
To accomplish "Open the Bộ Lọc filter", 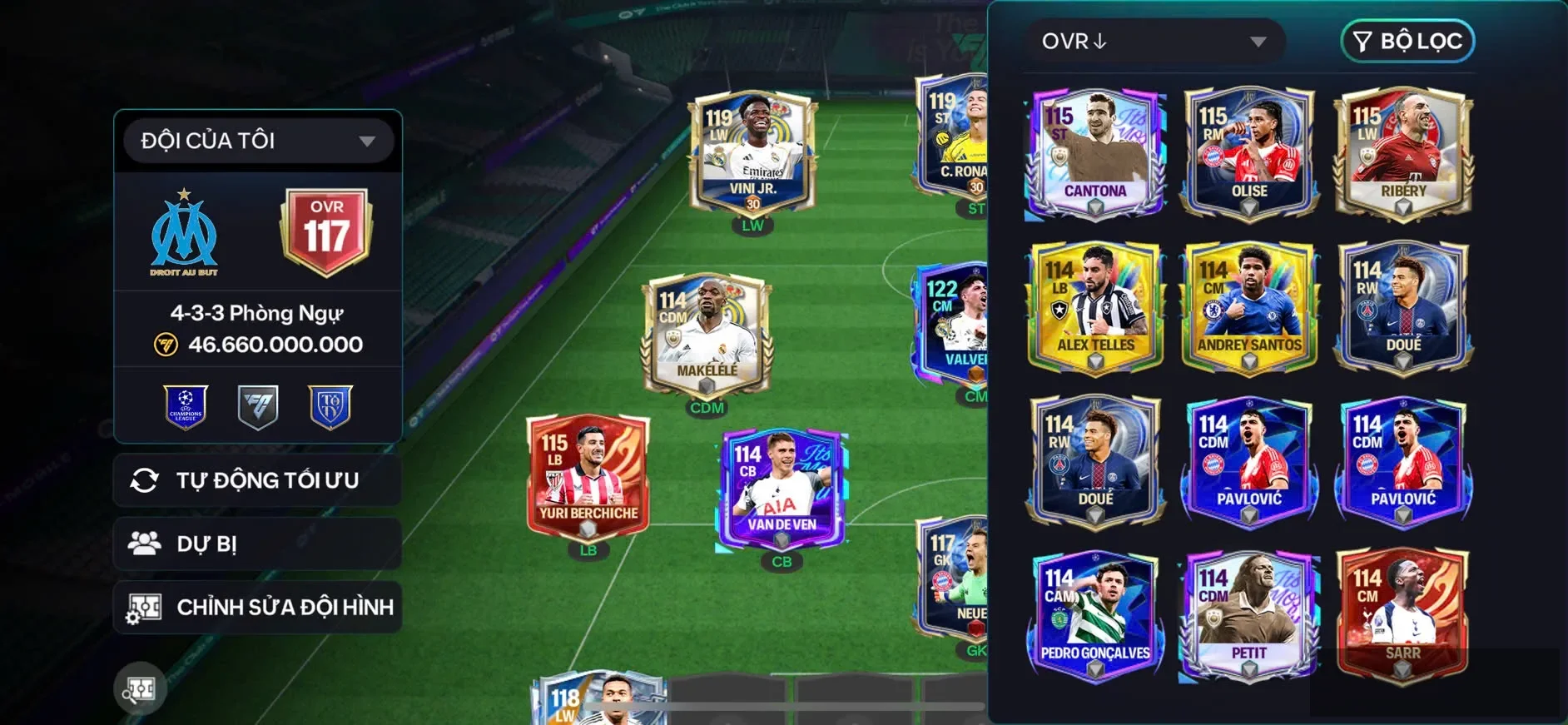I will point(1407,42).
